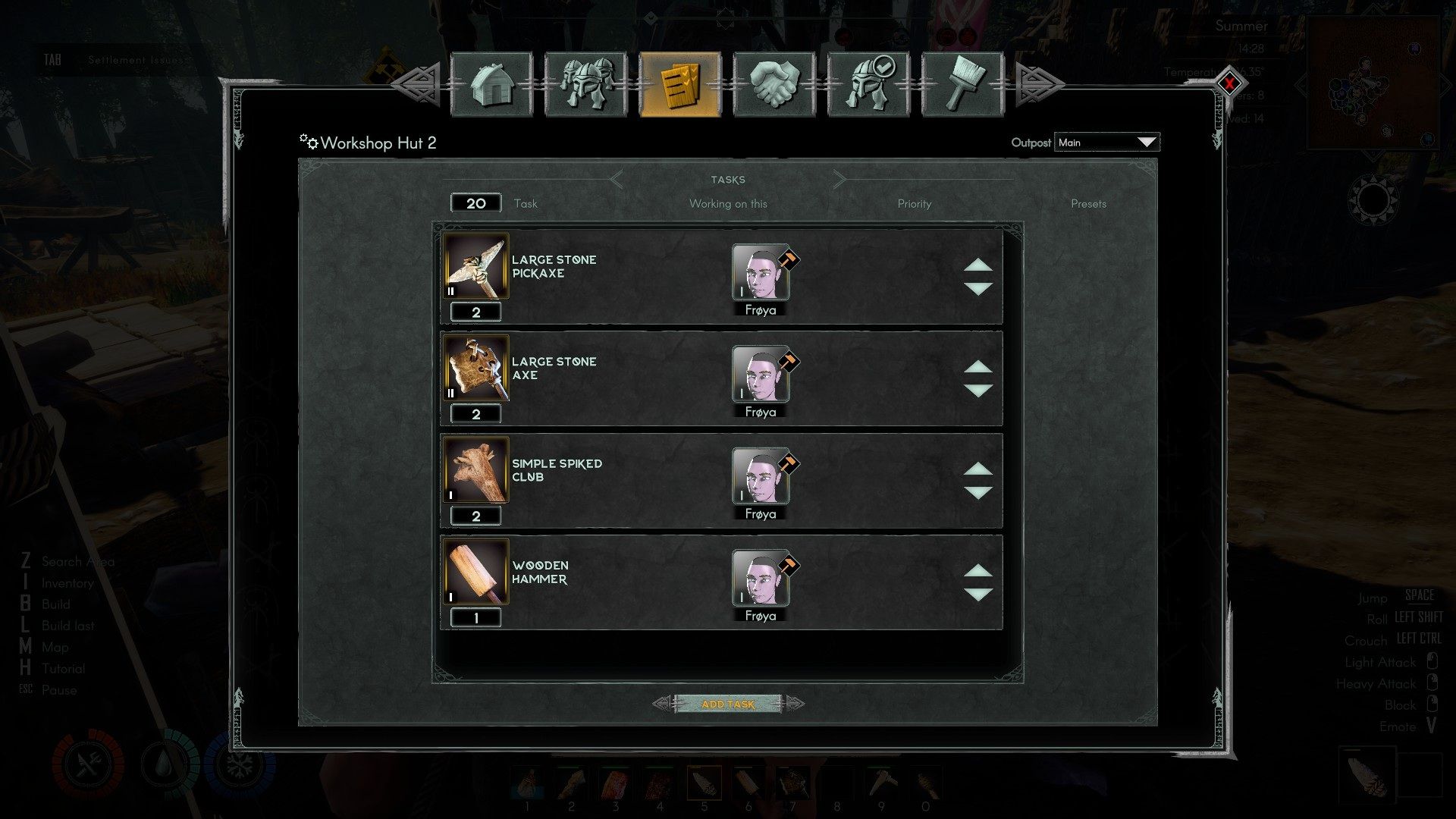Open the helmet with checkmark tab

coord(868,84)
